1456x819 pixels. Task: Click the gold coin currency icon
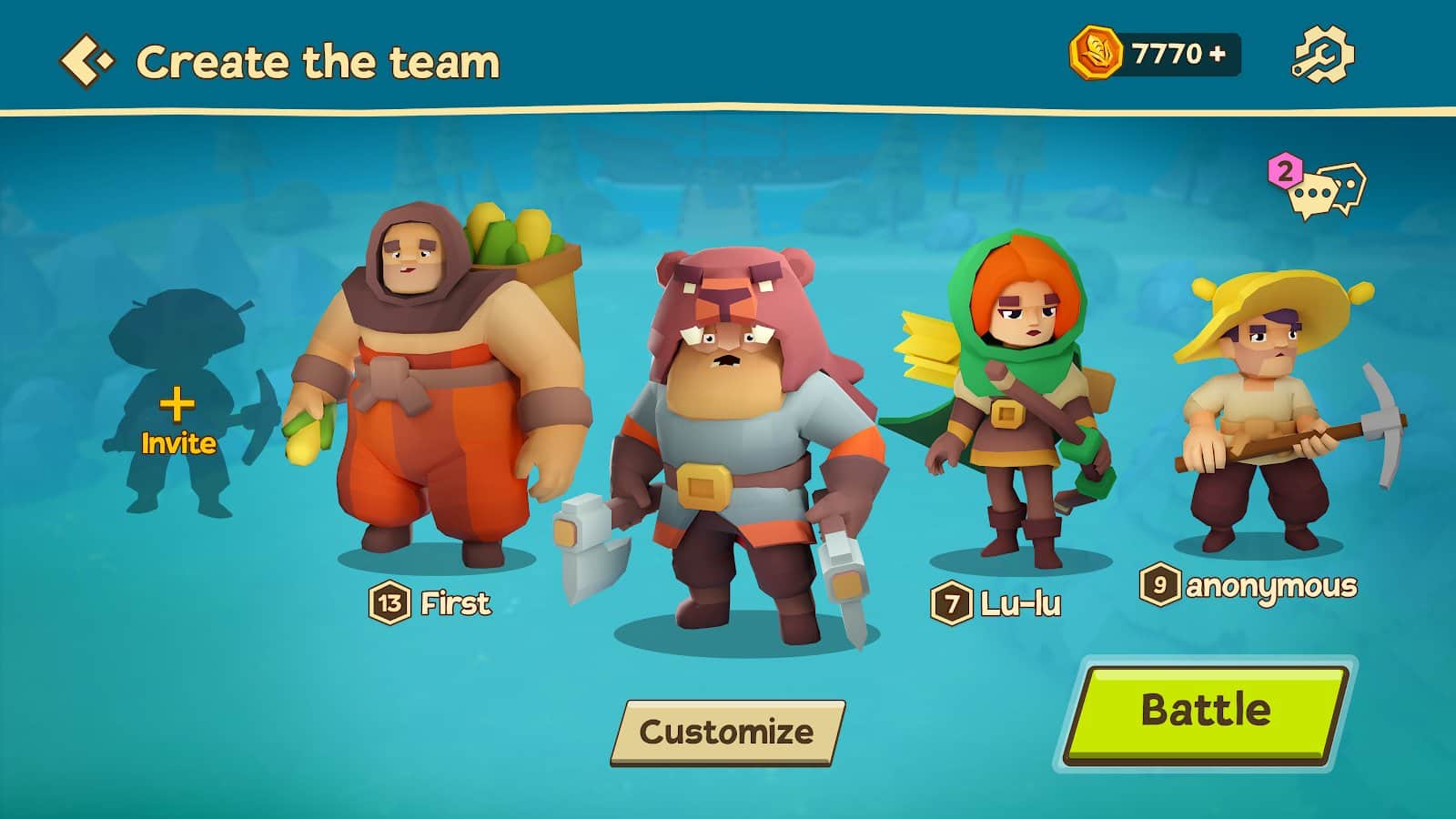1097,55
